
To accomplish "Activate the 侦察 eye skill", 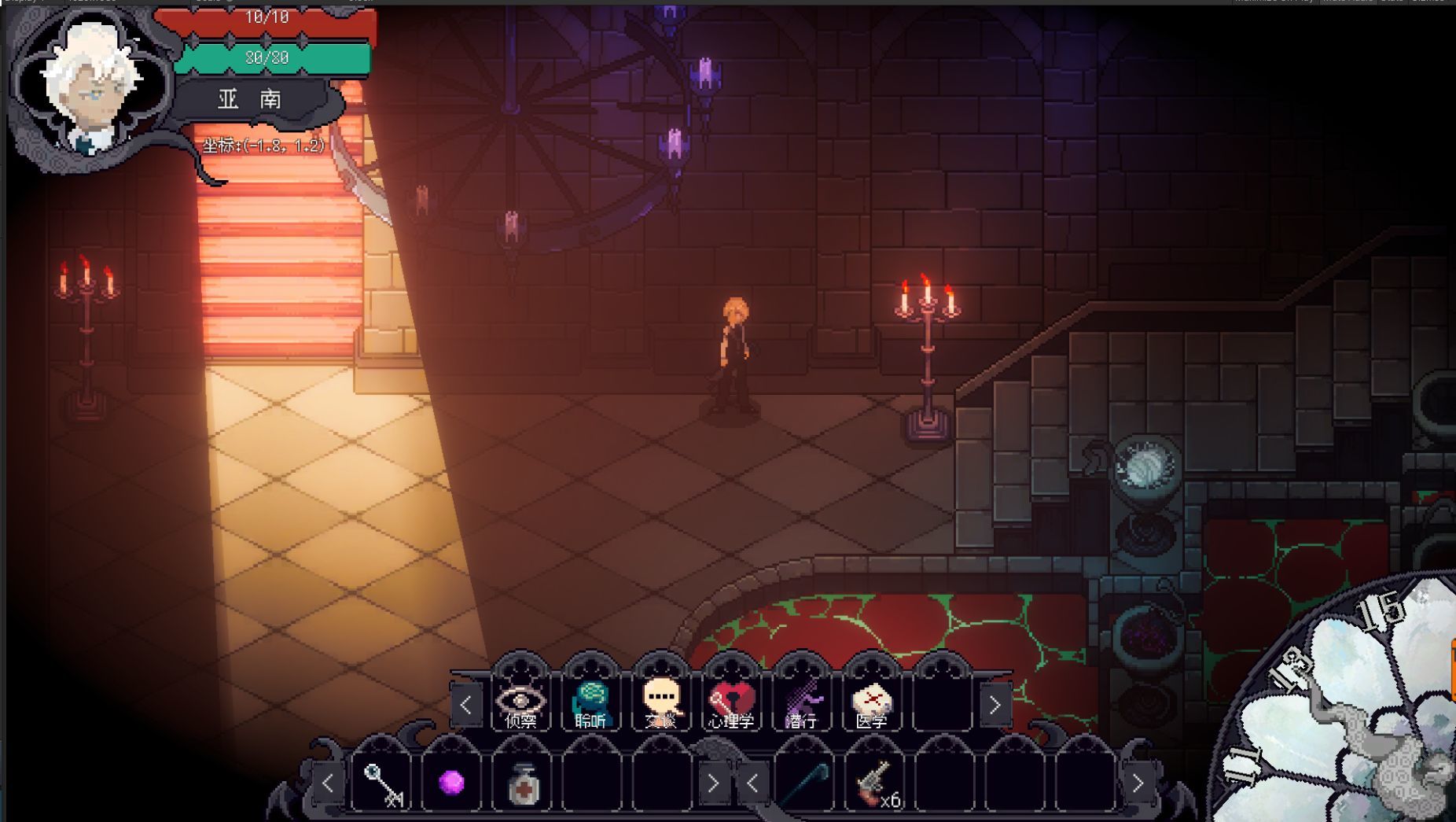I will pyautogui.click(x=520, y=702).
